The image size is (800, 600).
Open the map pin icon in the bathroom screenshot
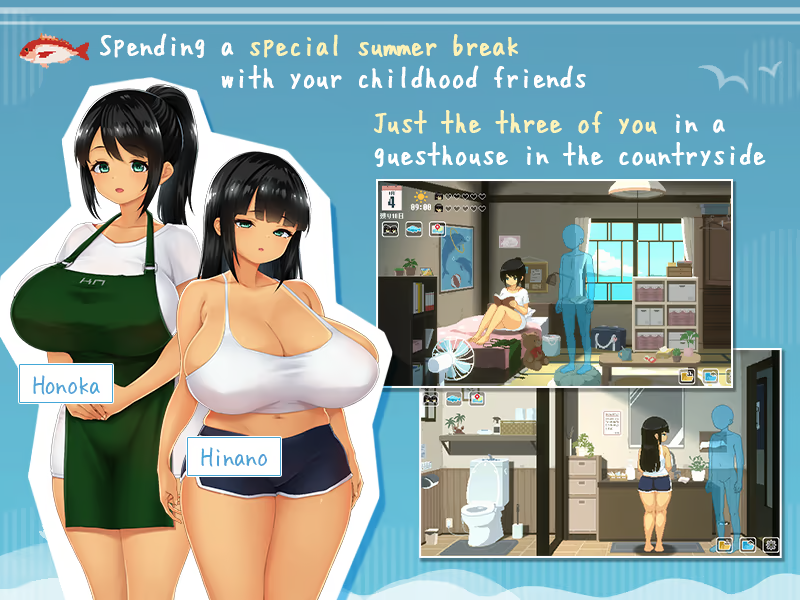(476, 396)
